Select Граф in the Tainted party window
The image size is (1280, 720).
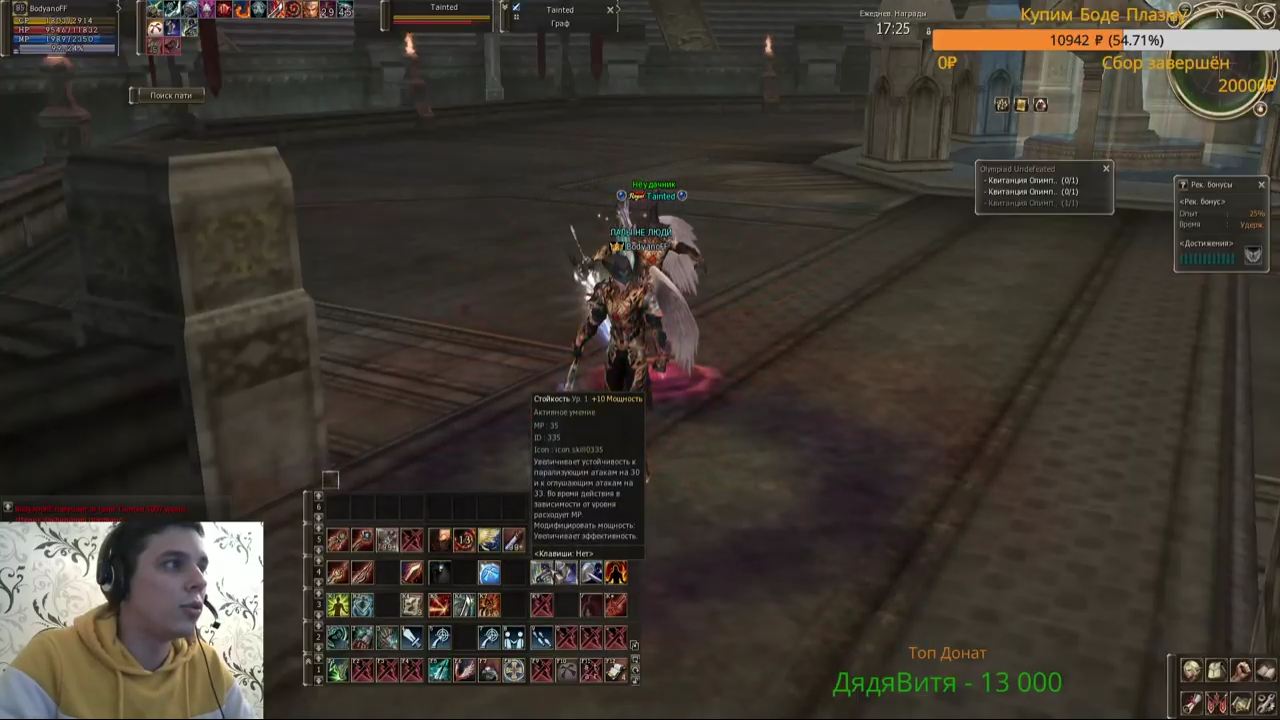(x=560, y=23)
